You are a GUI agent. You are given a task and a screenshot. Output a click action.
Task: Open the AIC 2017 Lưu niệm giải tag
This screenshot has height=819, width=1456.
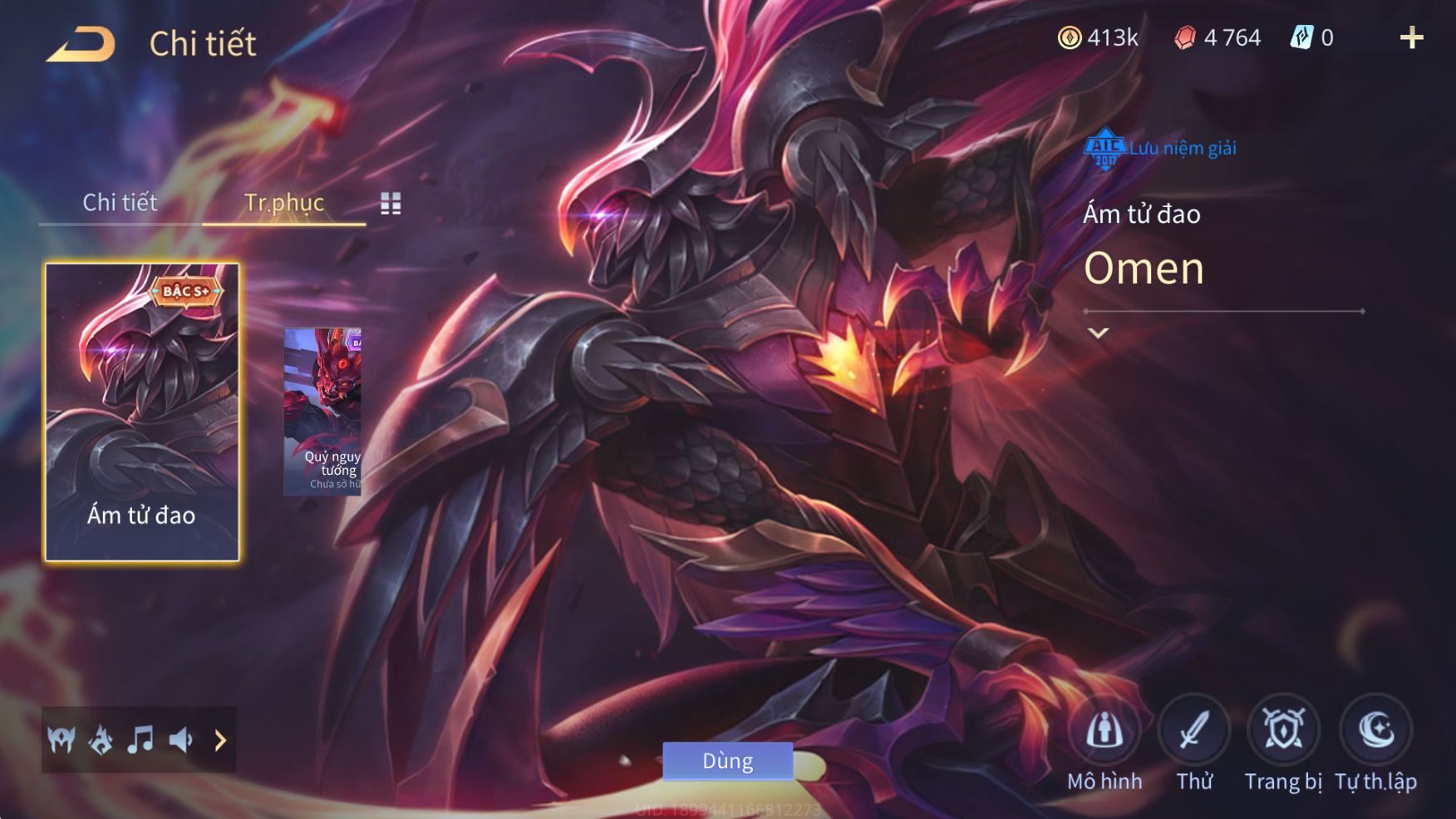point(1160,149)
